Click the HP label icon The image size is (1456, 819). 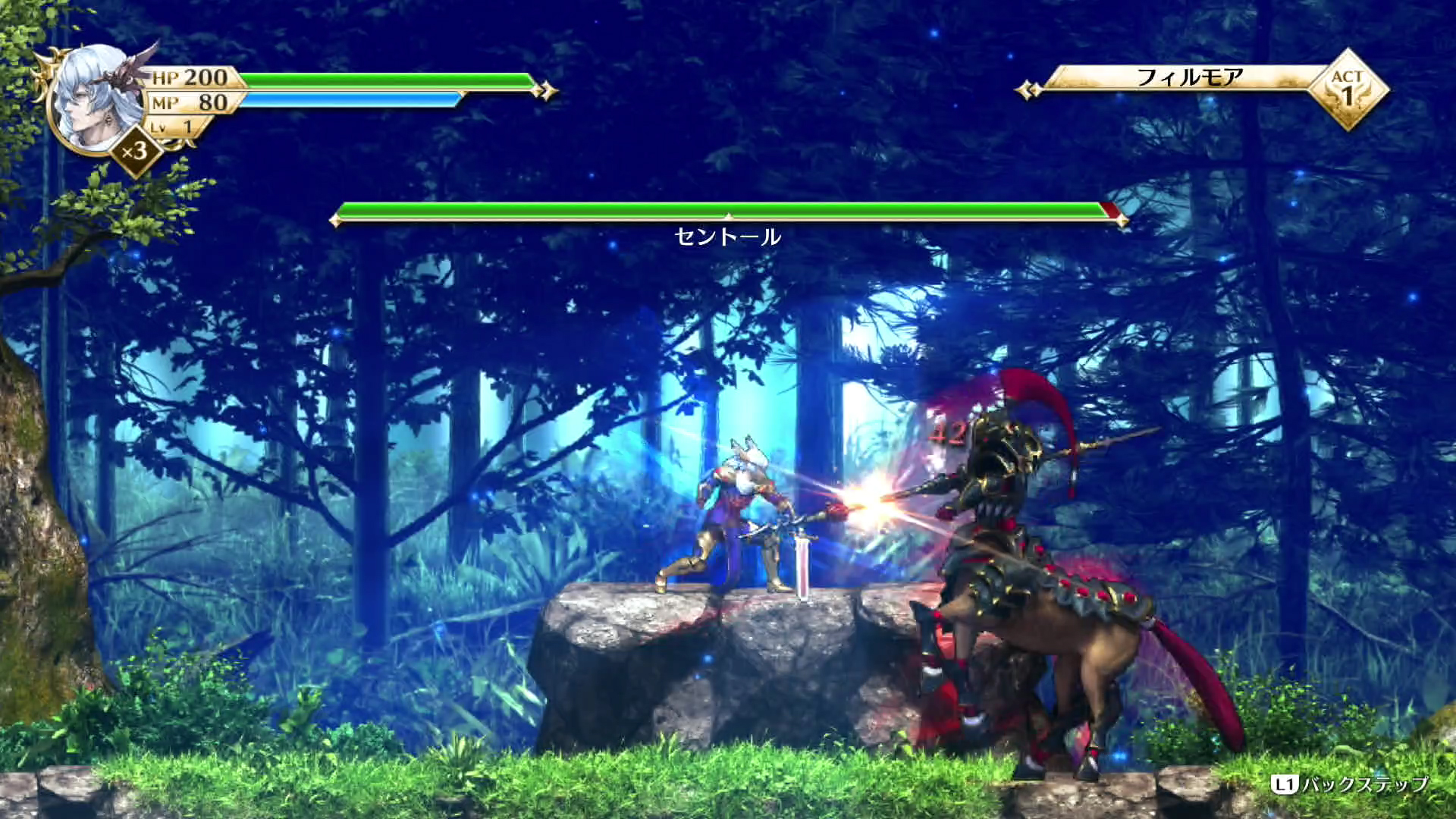coord(167,77)
